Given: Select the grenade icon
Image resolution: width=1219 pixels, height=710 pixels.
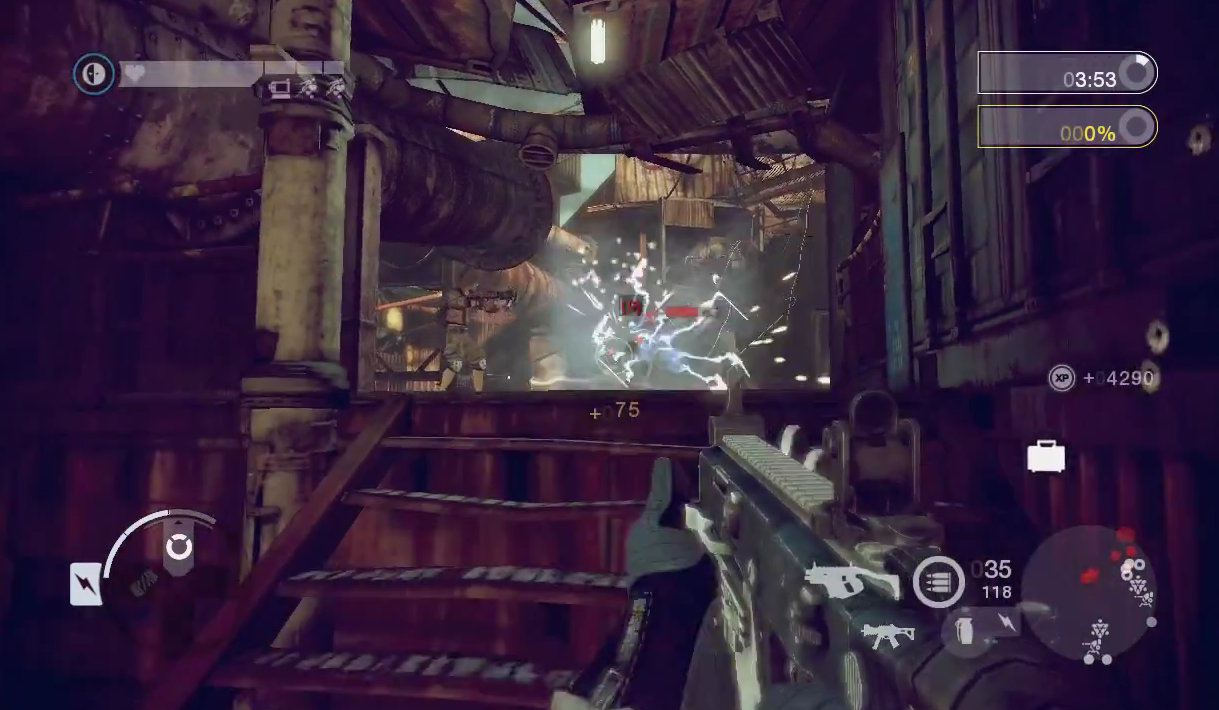Looking at the screenshot, I should (x=965, y=632).
